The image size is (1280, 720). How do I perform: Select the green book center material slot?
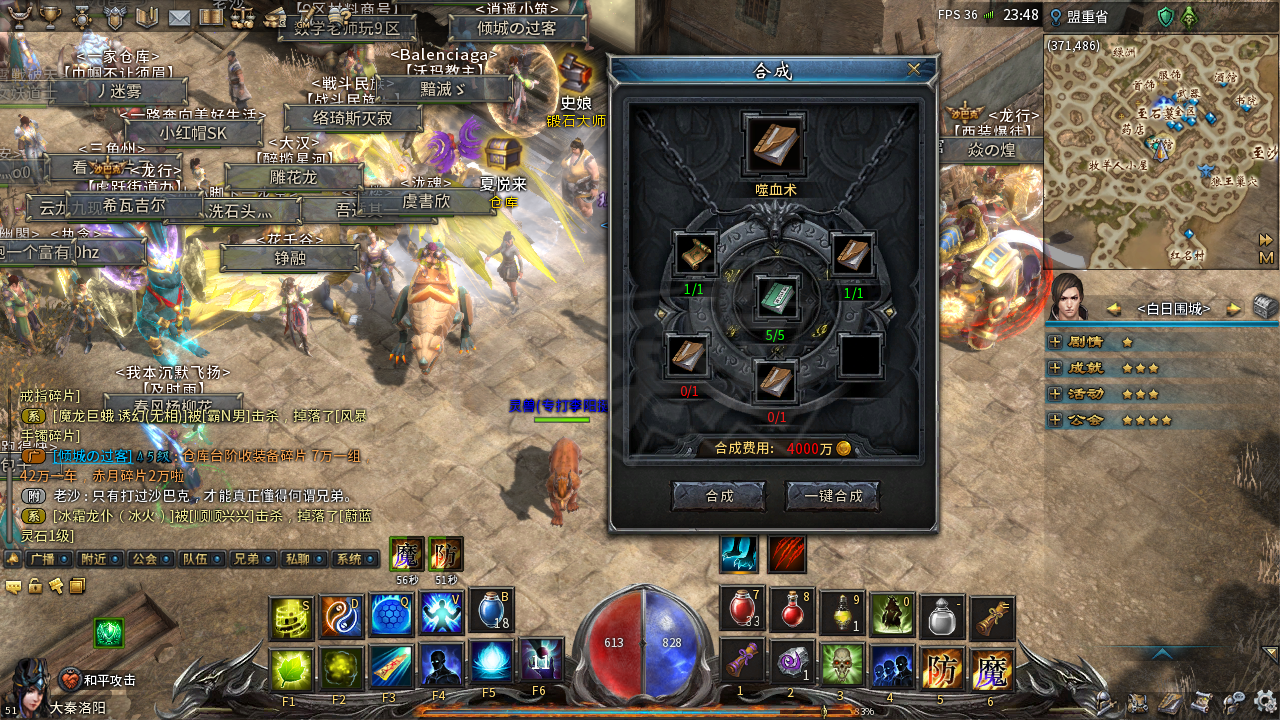coord(775,299)
